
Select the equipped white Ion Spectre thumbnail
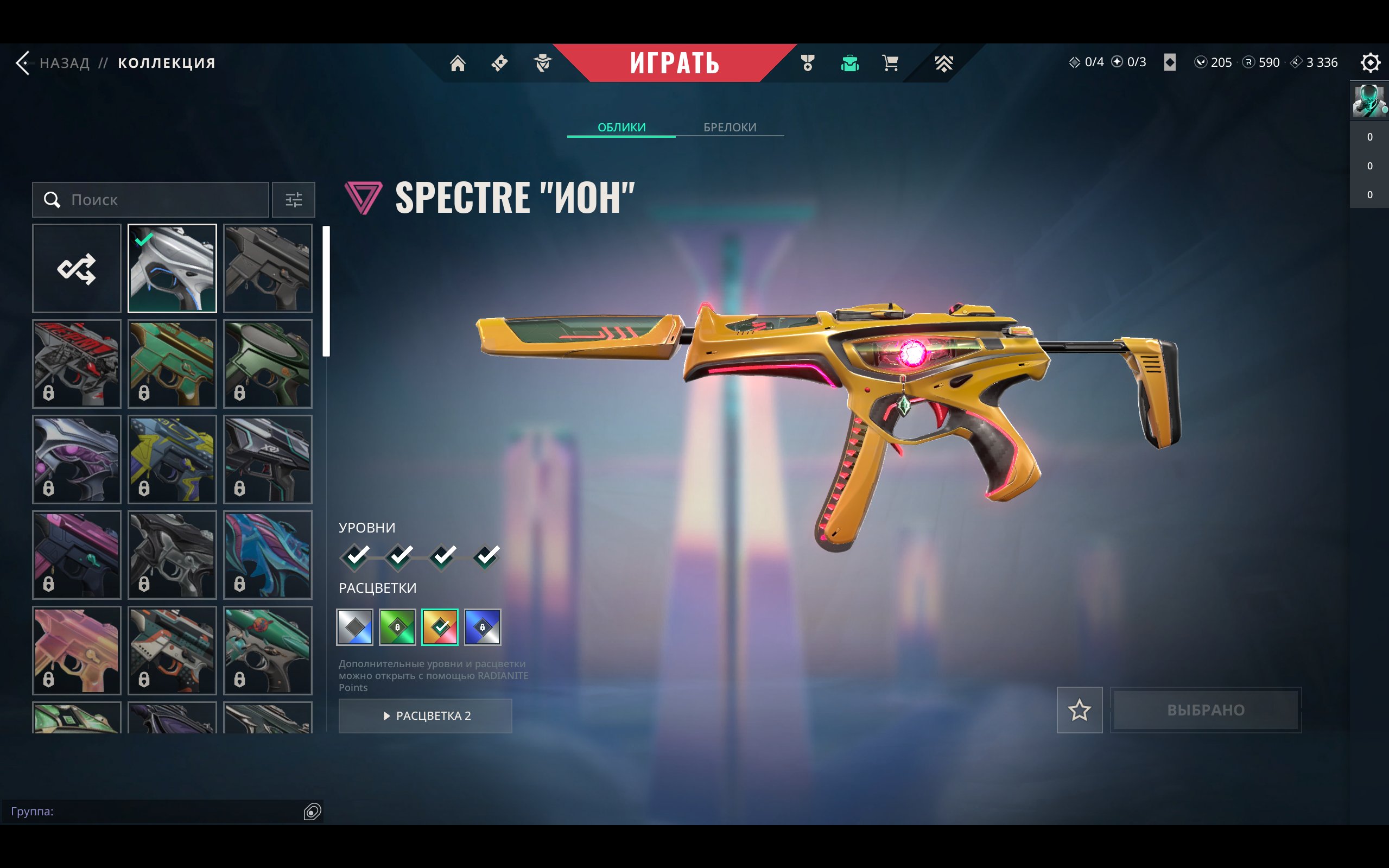click(172, 268)
